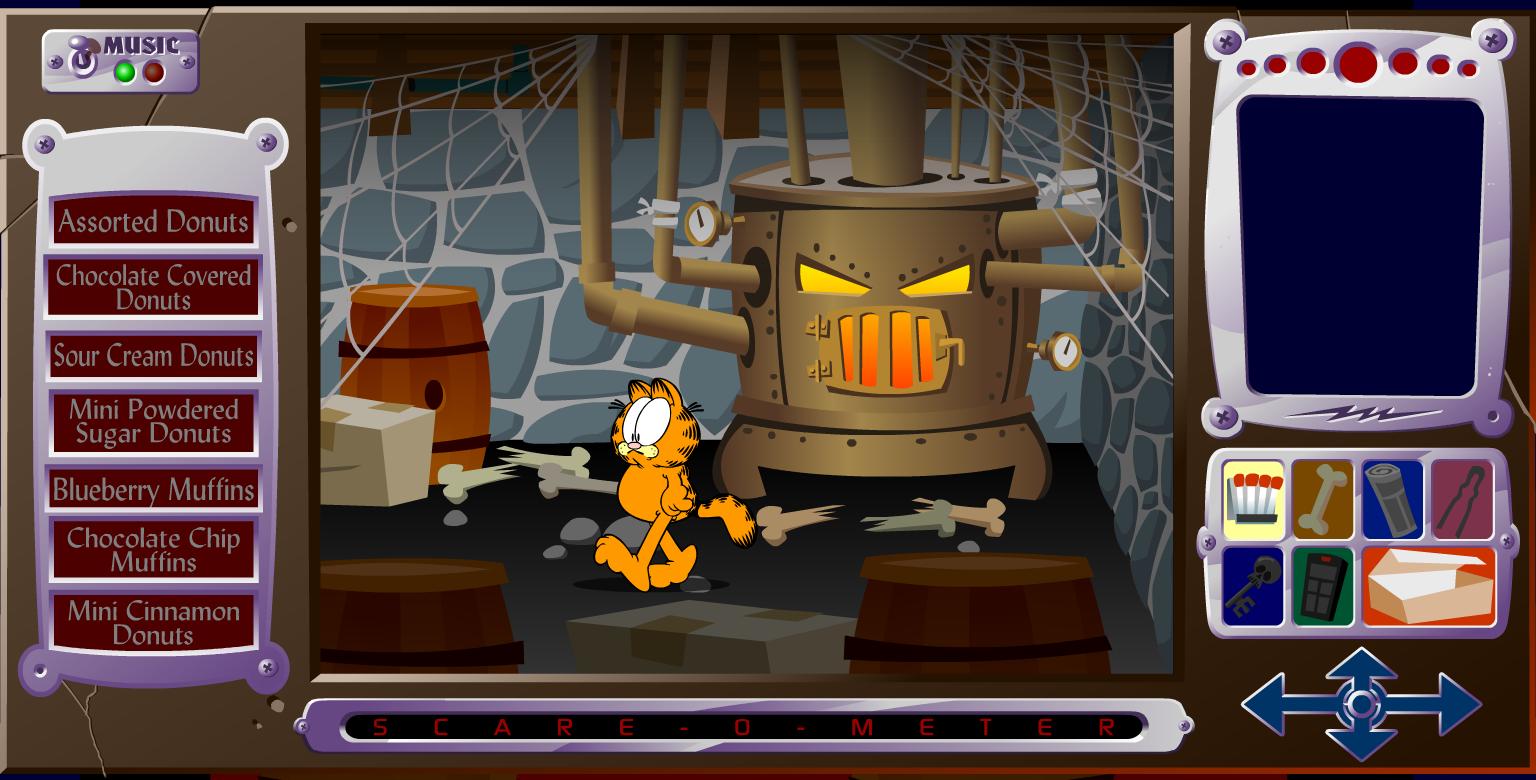Click the green music indicator light
This screenshot has height=780, width=1536.
click(x=122, y=70)
